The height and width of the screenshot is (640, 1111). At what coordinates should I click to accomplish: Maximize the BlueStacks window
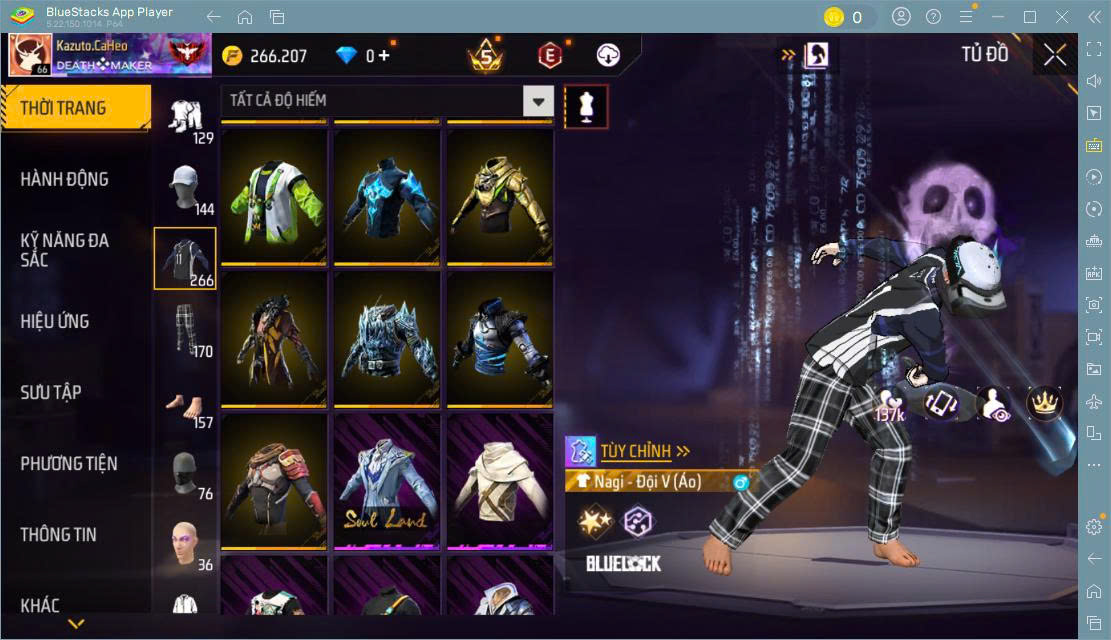click(x=1029, y=17)
